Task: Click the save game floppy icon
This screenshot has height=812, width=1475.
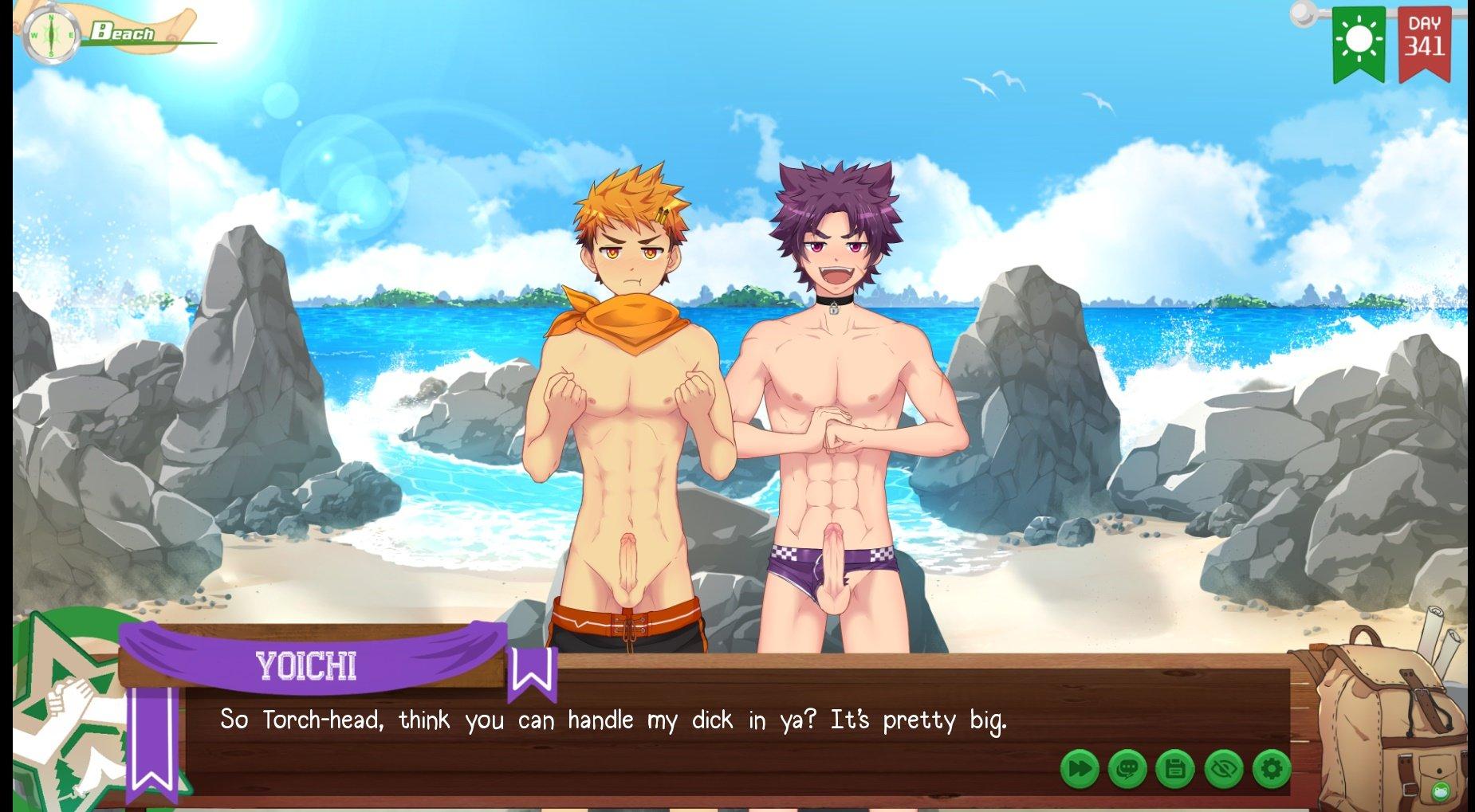Action: pos(1174,769)
